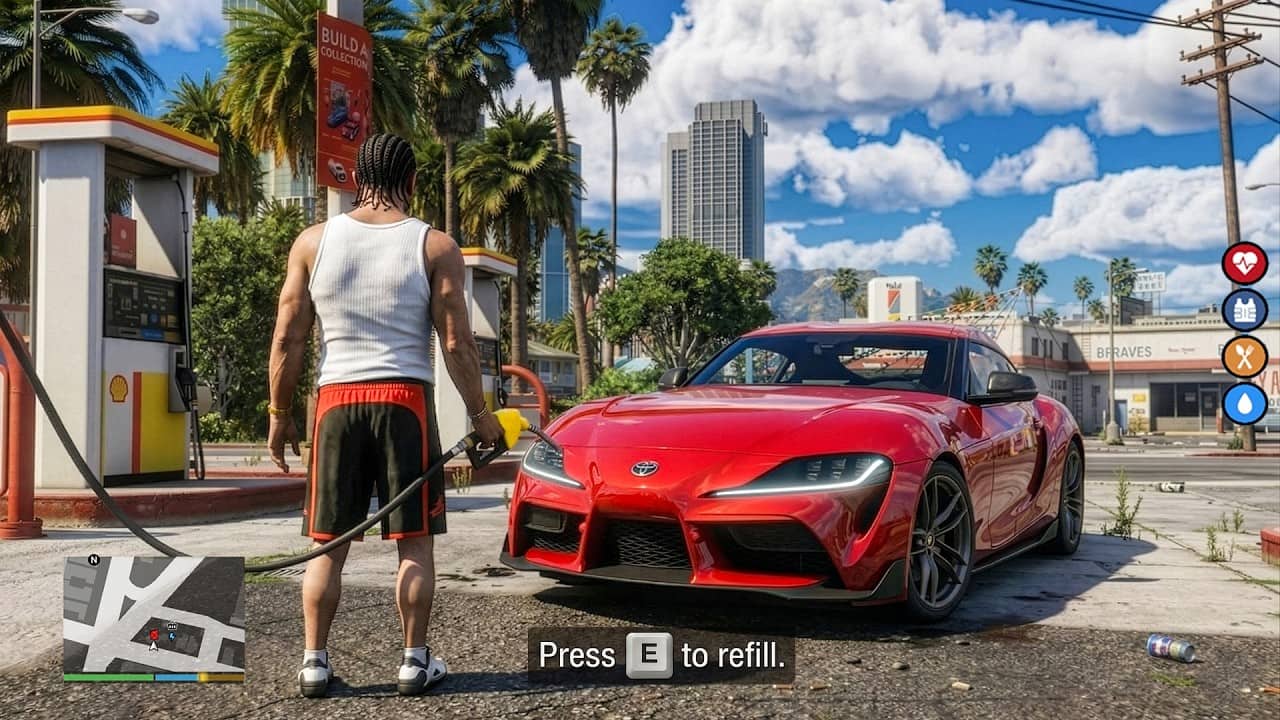Open the hunger utensils icon

1244,355
